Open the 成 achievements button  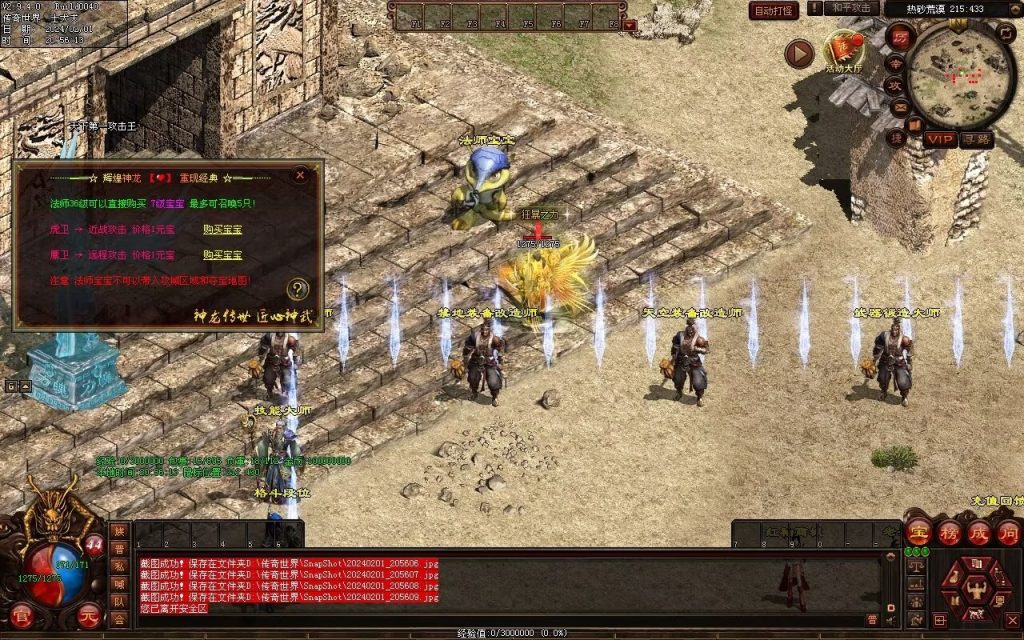(x=979, y=532)
